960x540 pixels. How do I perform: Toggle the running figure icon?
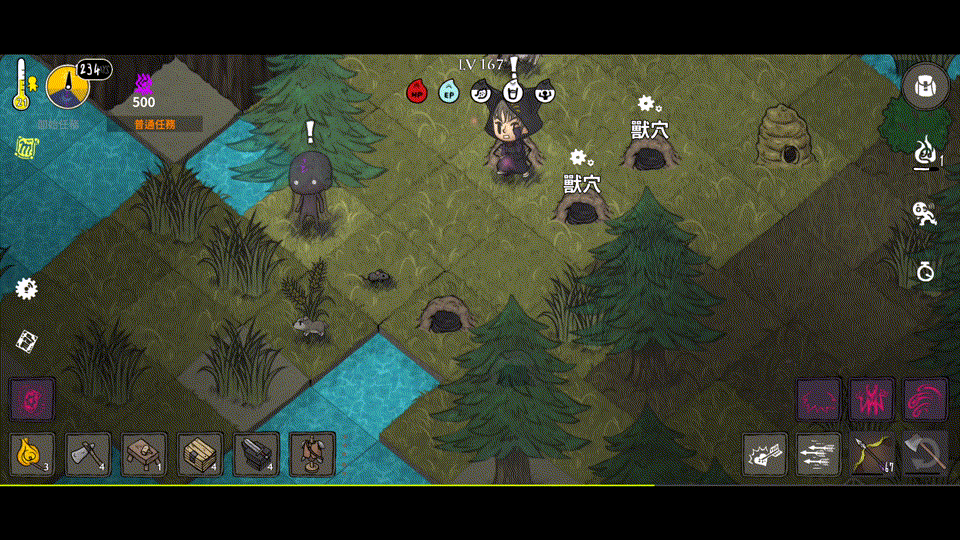click(x=926, y=213)
